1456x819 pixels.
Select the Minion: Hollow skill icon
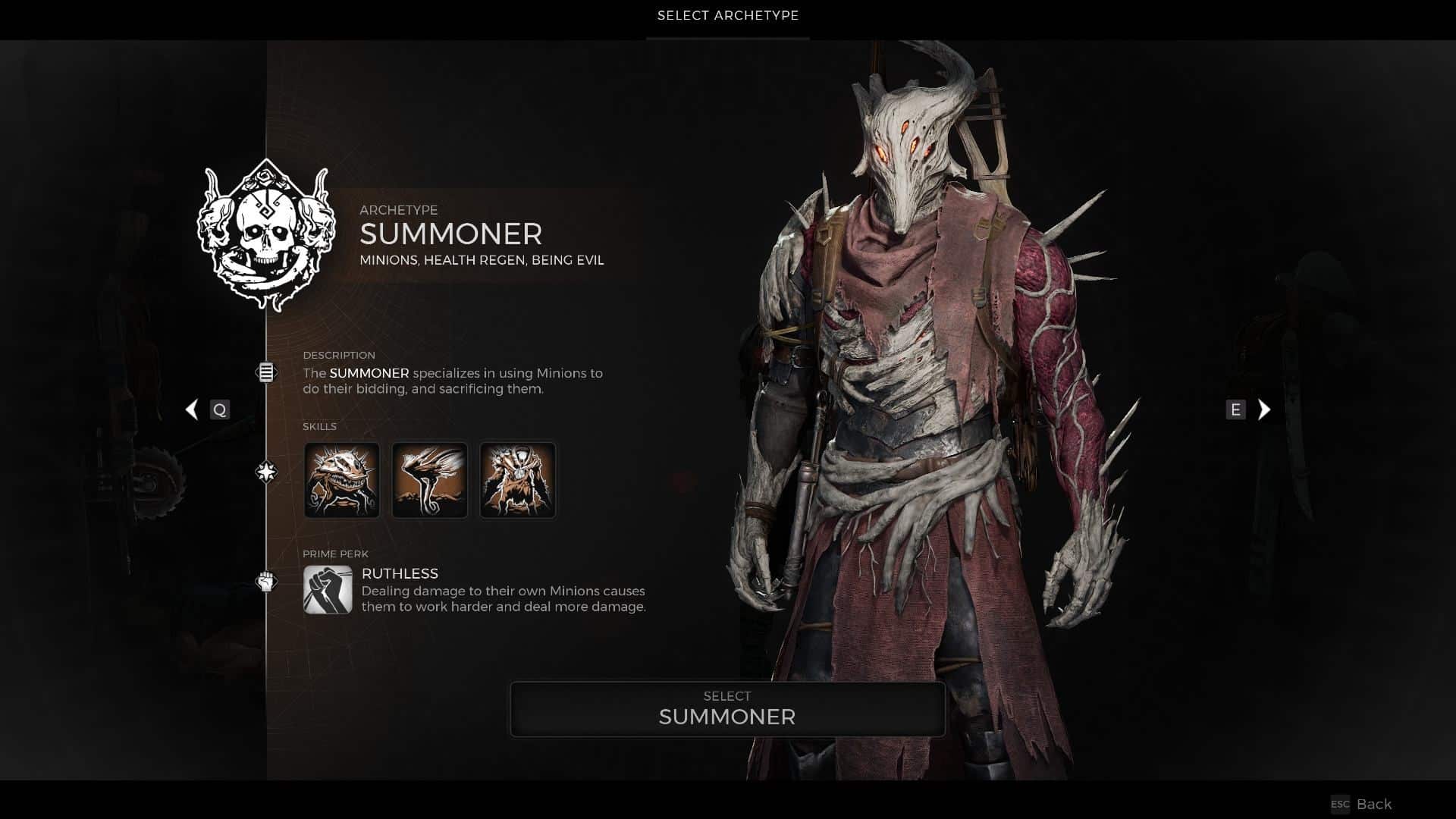342,479
